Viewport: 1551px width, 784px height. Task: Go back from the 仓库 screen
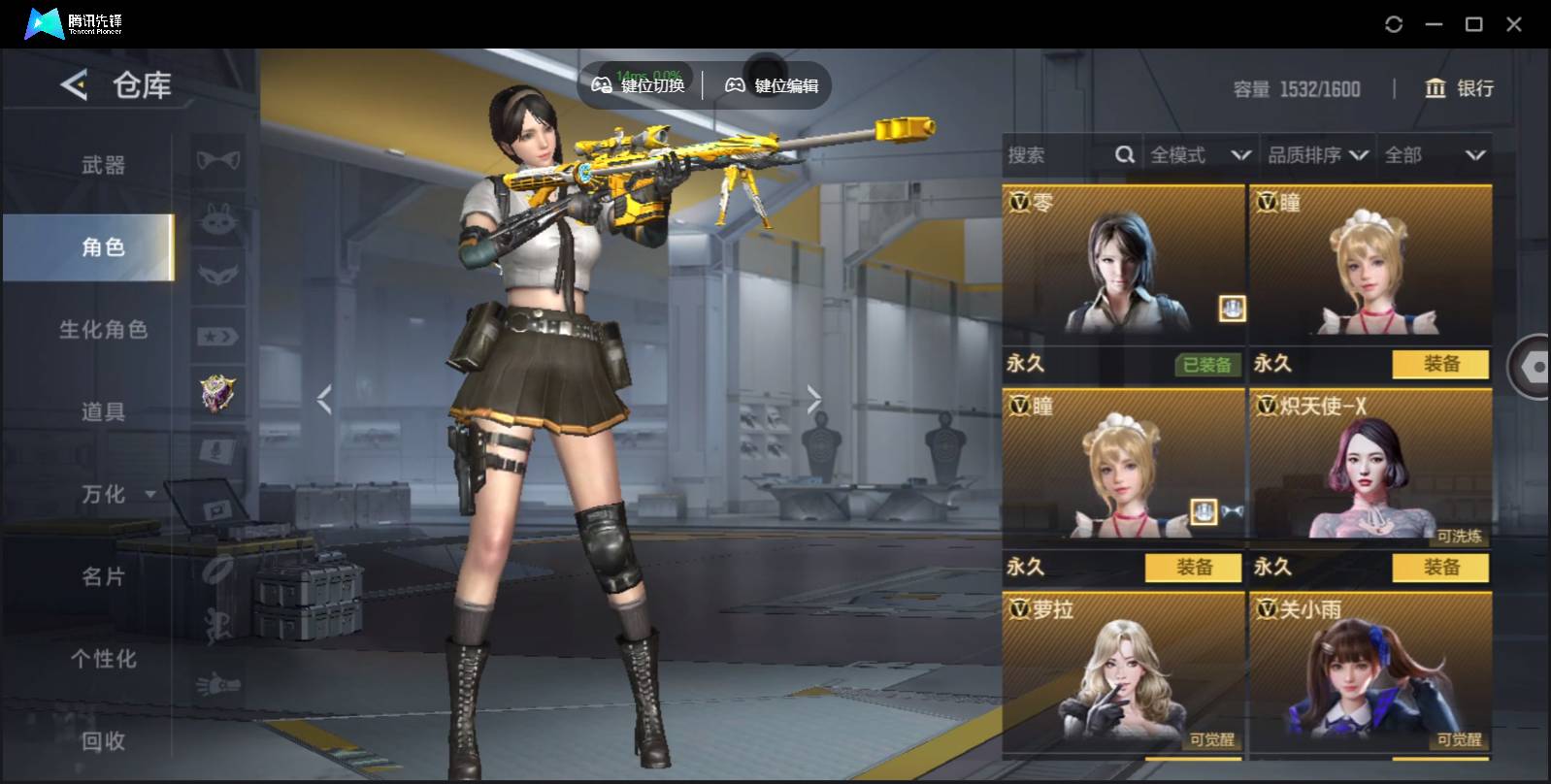74,85
